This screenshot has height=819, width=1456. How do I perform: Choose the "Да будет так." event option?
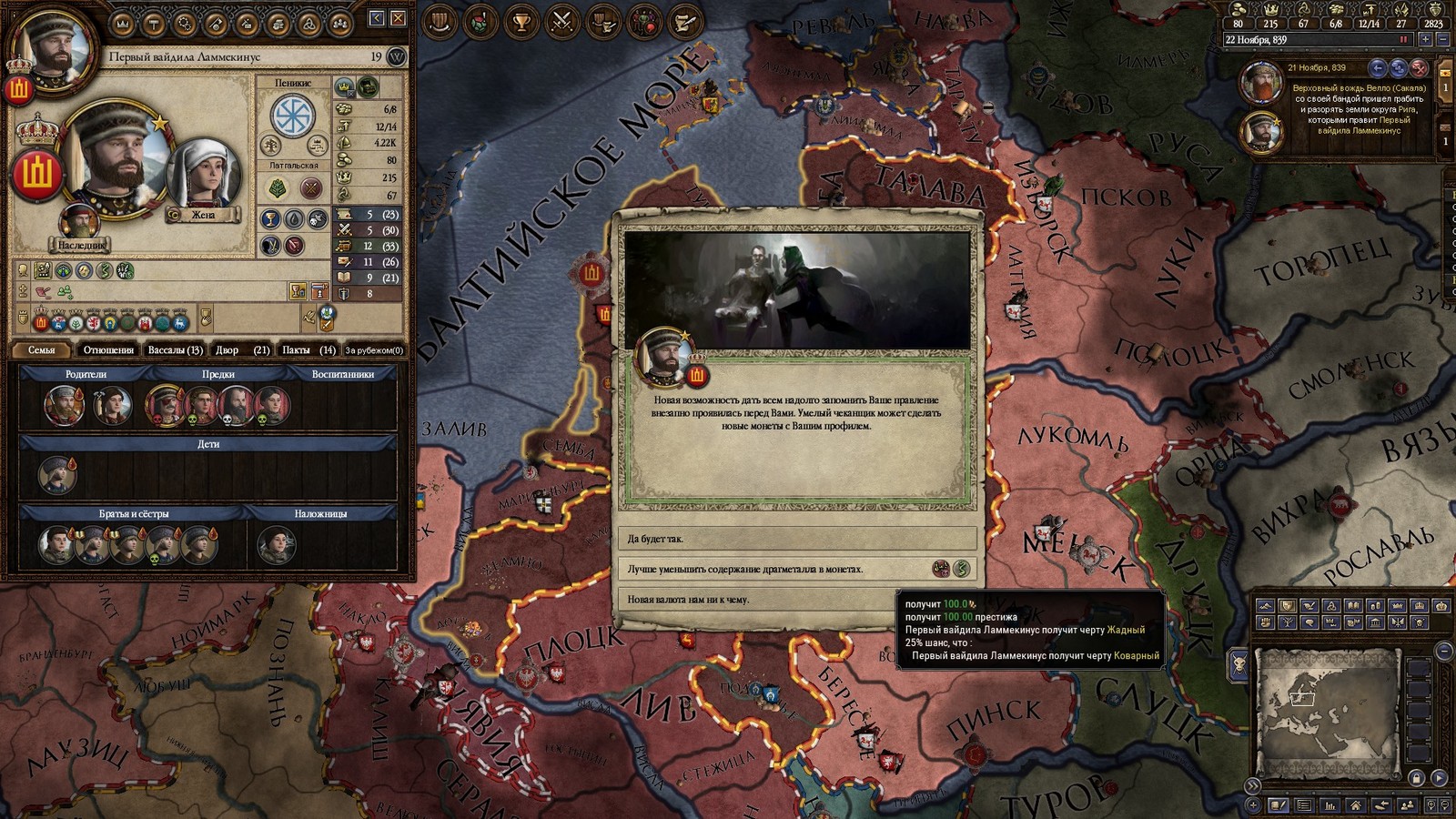pyautogui.click(x=796, y=539)
